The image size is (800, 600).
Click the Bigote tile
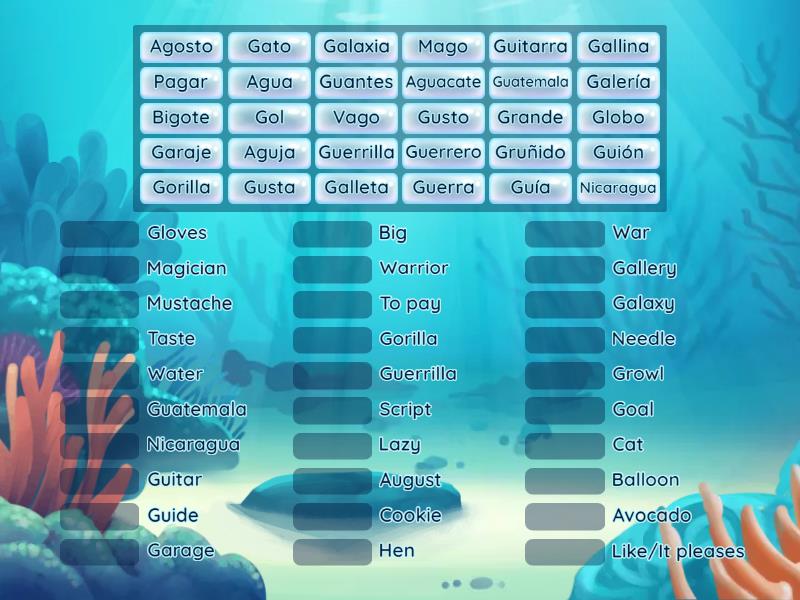point(181,117)
